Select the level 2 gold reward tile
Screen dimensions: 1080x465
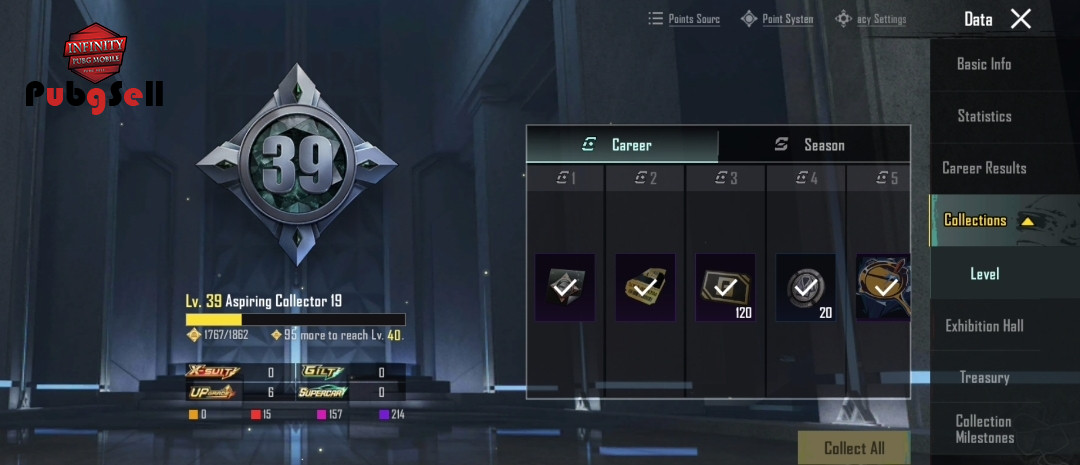point(645,287)
